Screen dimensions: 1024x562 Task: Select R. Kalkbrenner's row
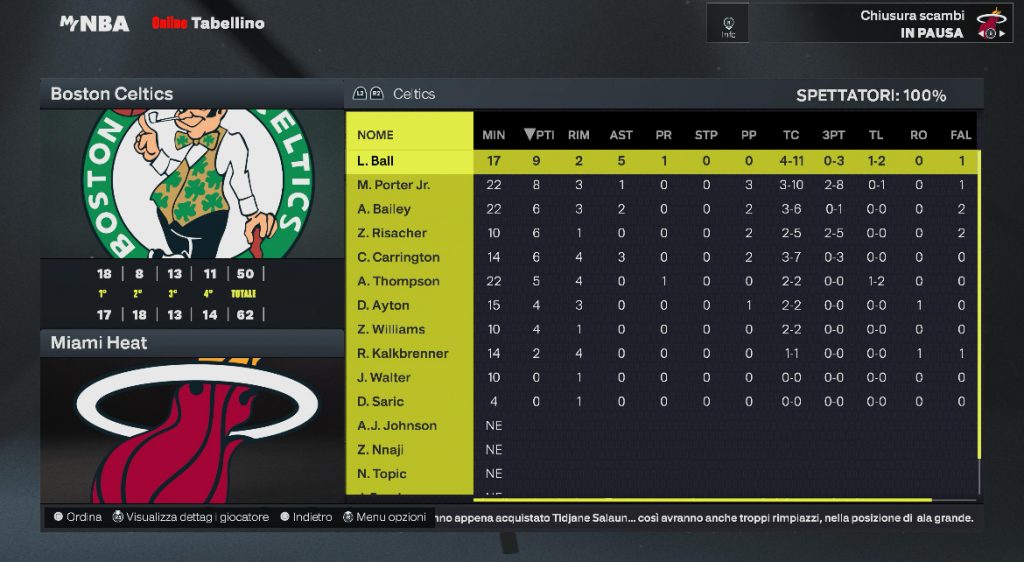pyautogui.click(x=402, y=353)
